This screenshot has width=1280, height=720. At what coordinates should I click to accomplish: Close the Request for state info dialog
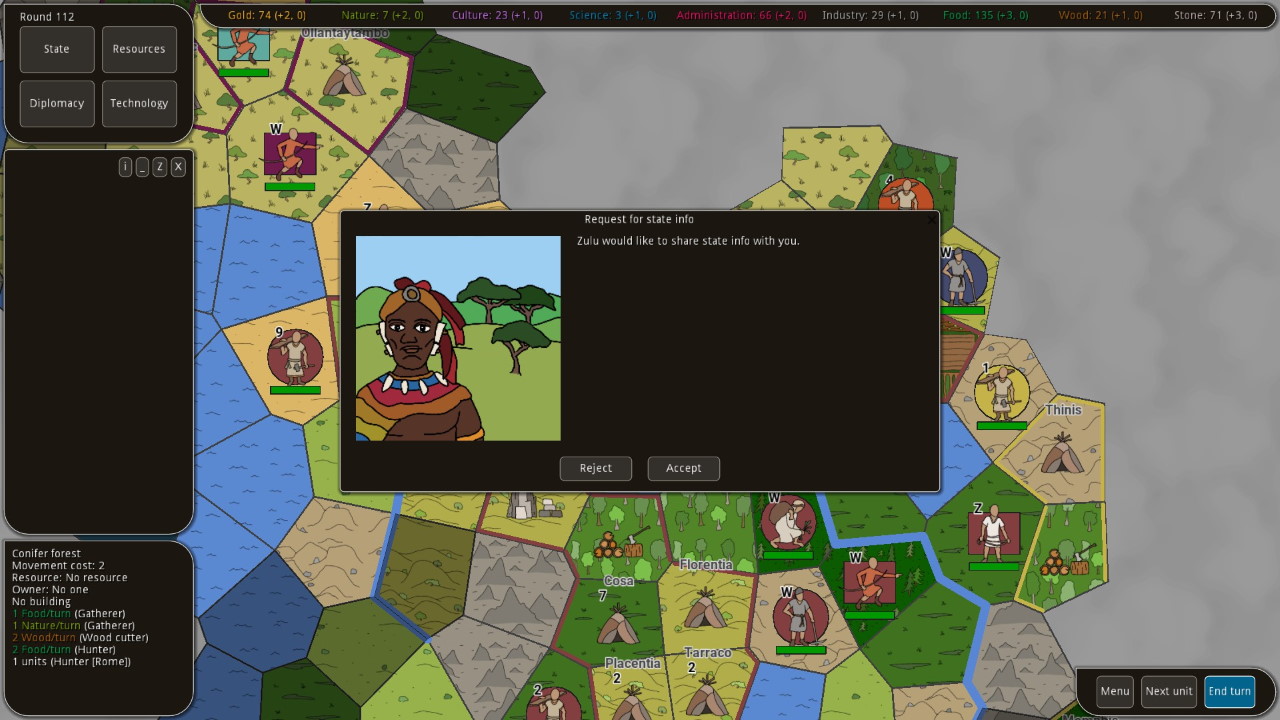pyautogui.click(x=932, y=219)
